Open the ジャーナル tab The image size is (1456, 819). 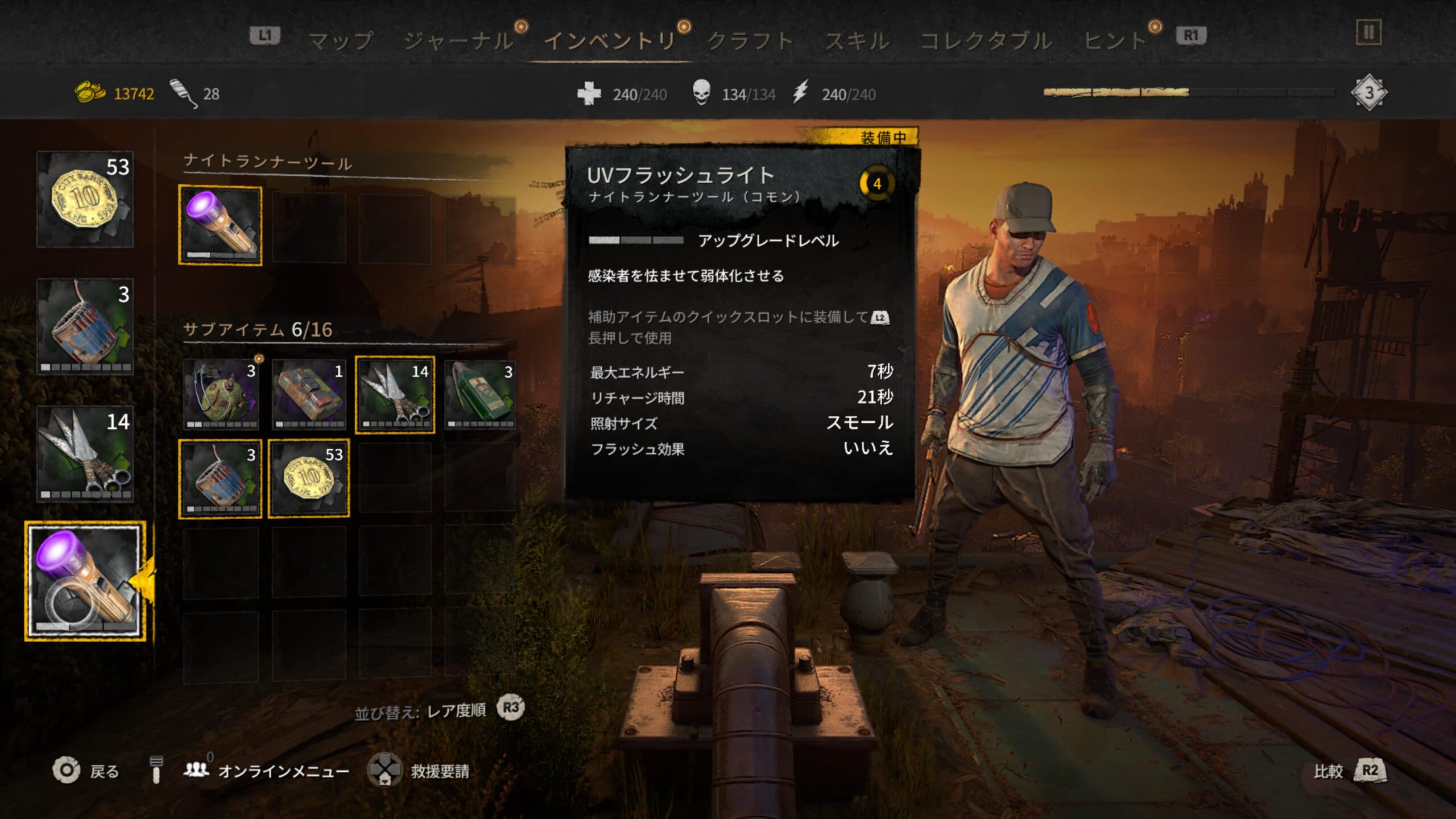[458, 41]
